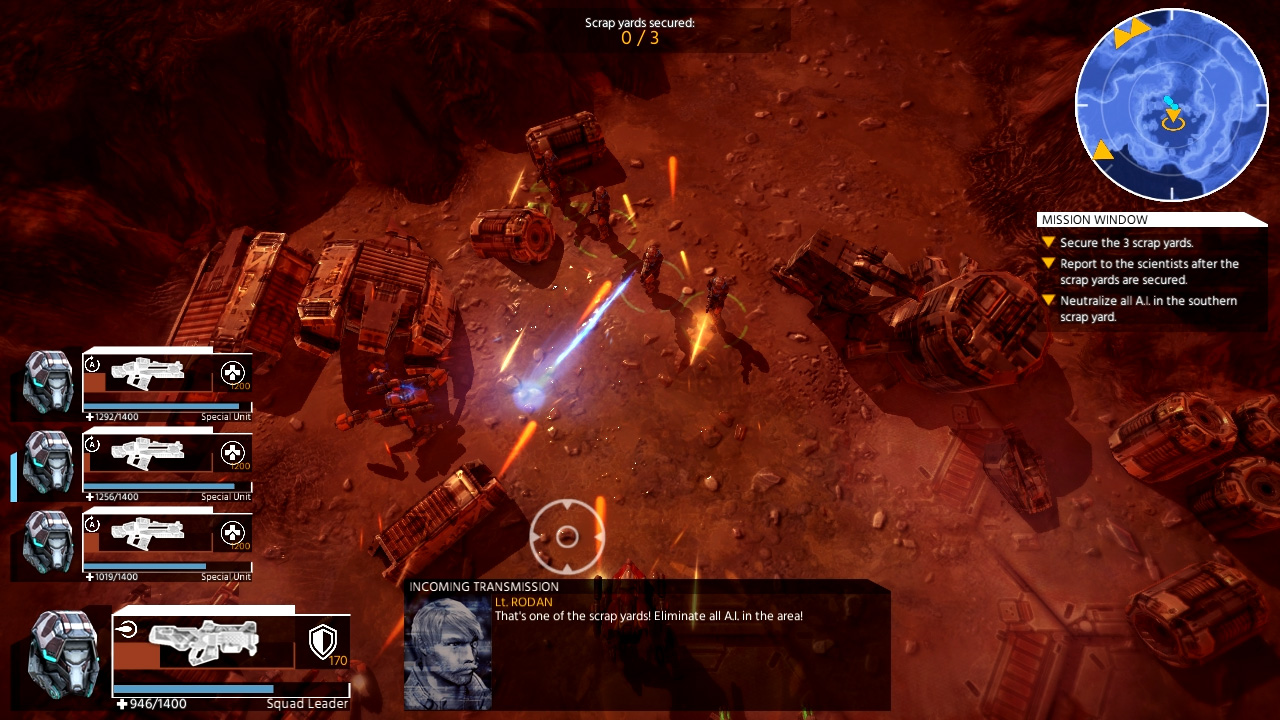Use the heal ability of the 1292-health unit
Image resolution: width=1280 pixels, height=720 pixels.
point(232,373)
